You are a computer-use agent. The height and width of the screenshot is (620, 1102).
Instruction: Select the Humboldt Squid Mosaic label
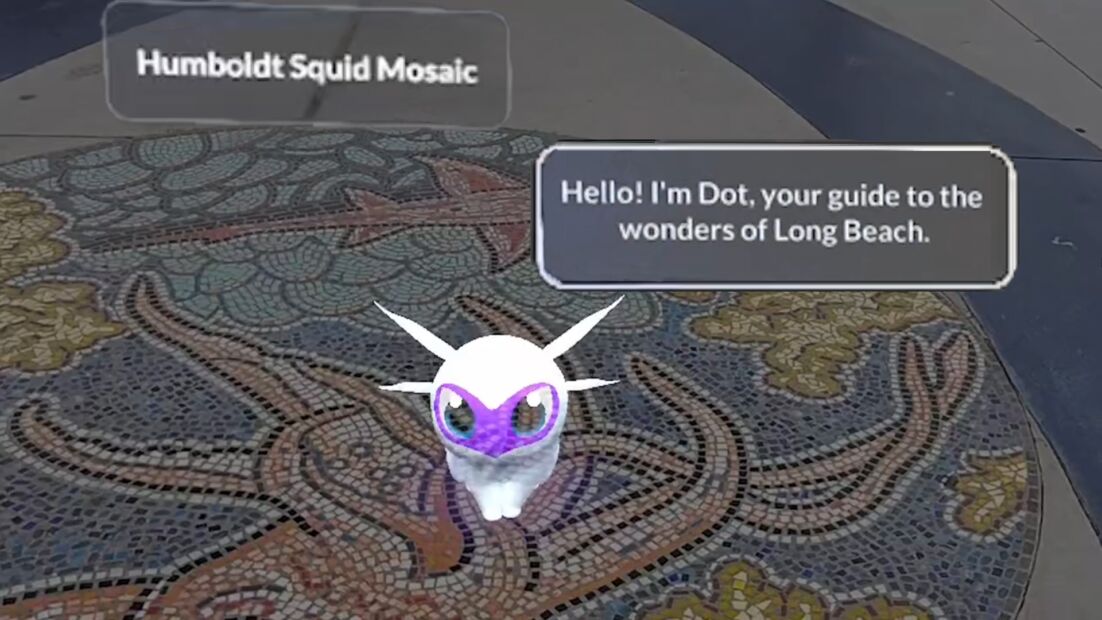pos(307,66)
